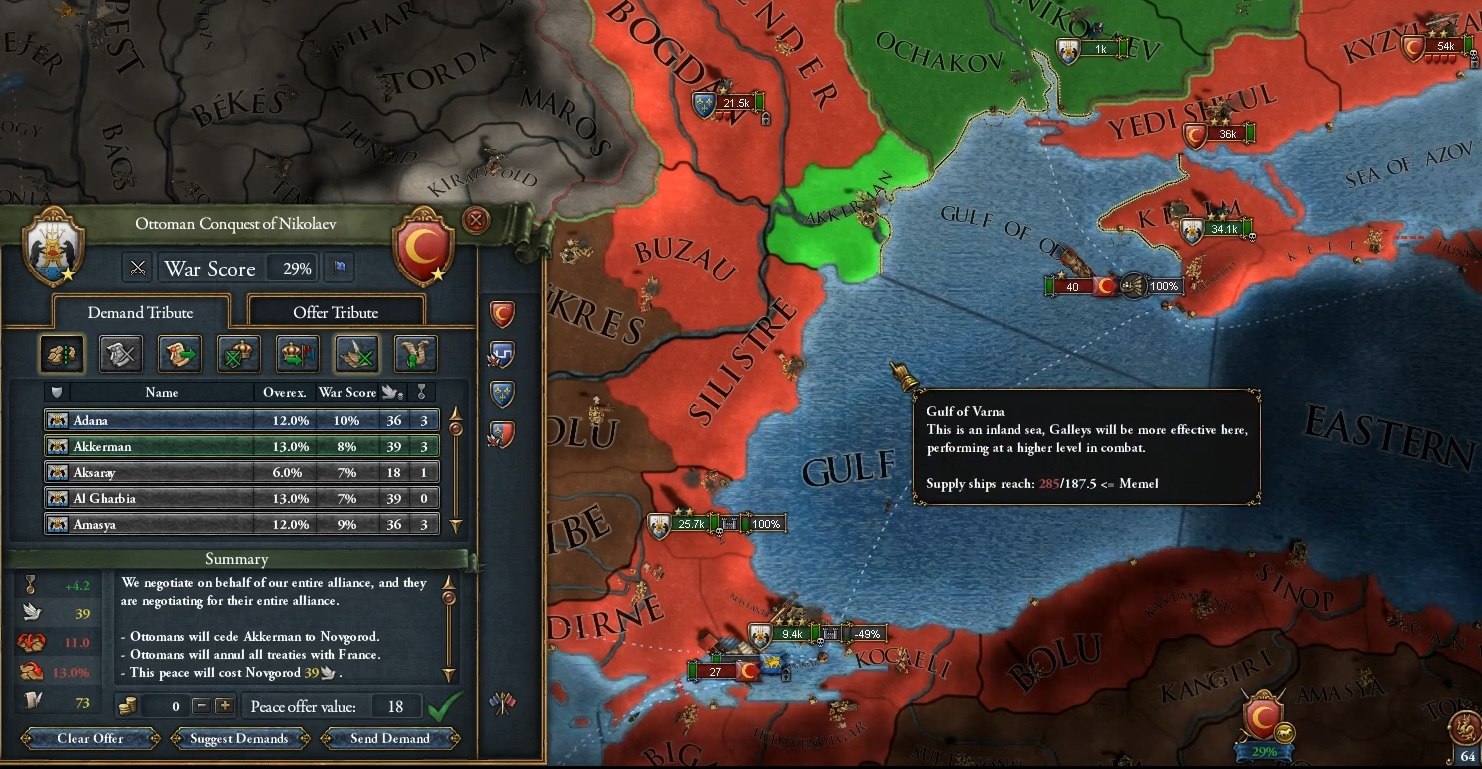Open the Demand Tribute tab
Screen dimensions: 1482x769
(x=140, y=312)
